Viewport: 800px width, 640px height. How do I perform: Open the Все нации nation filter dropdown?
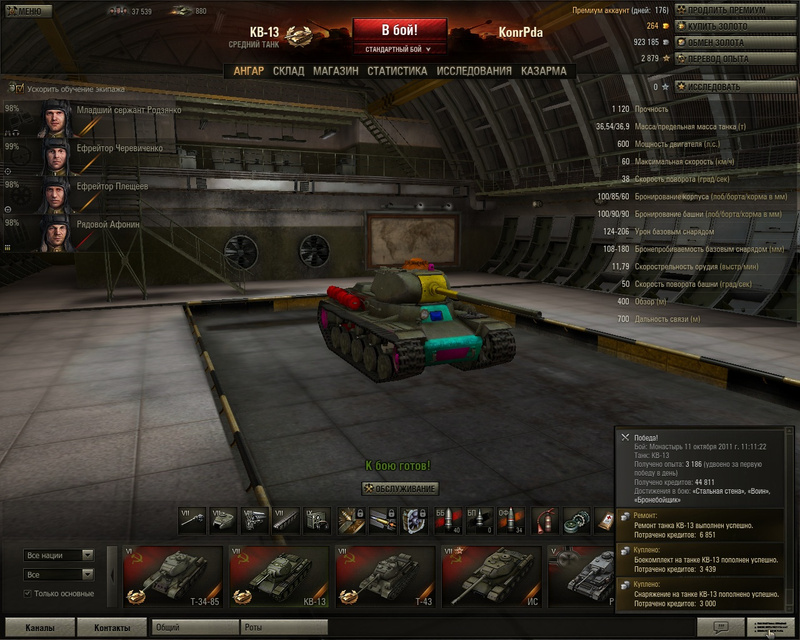pos(59,555)
